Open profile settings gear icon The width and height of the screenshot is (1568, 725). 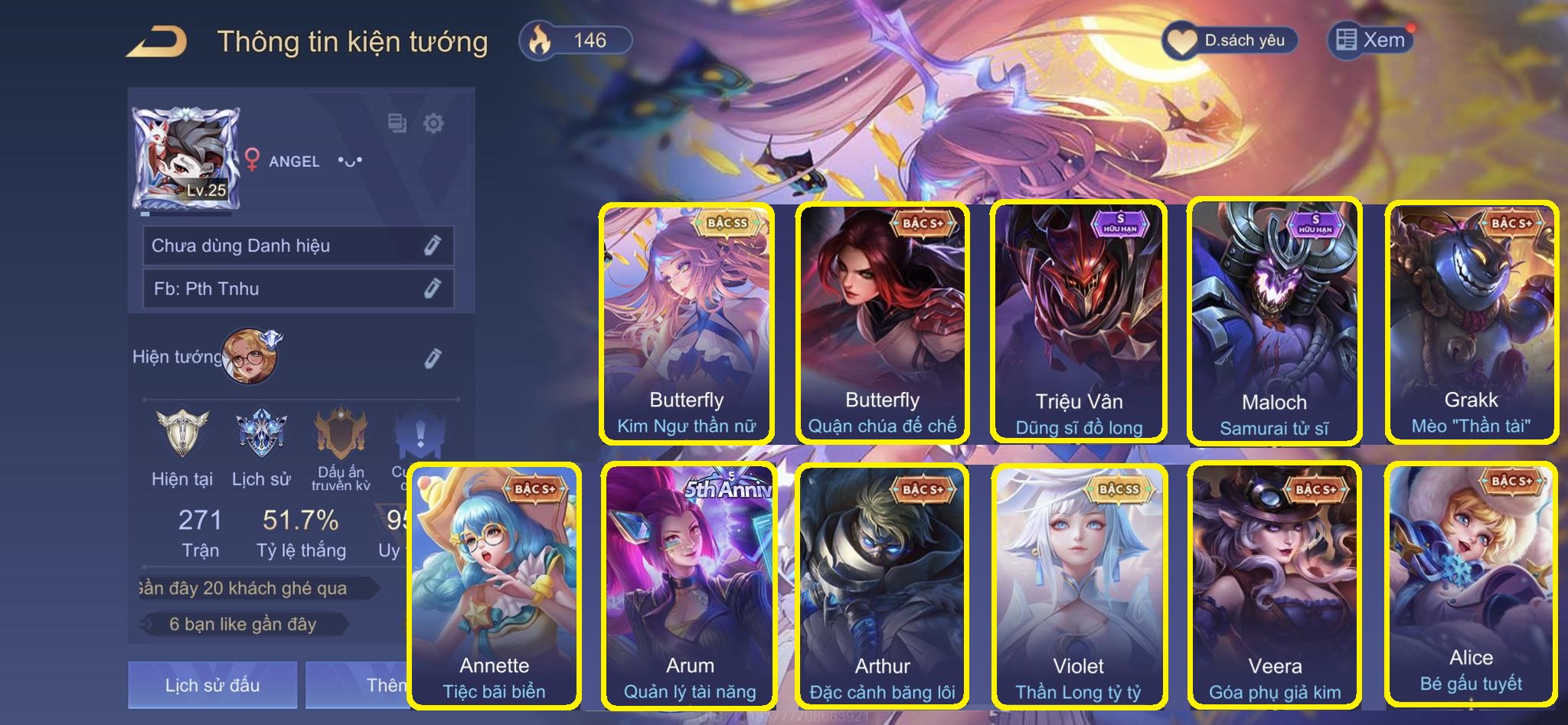click(x=433, y=123)
